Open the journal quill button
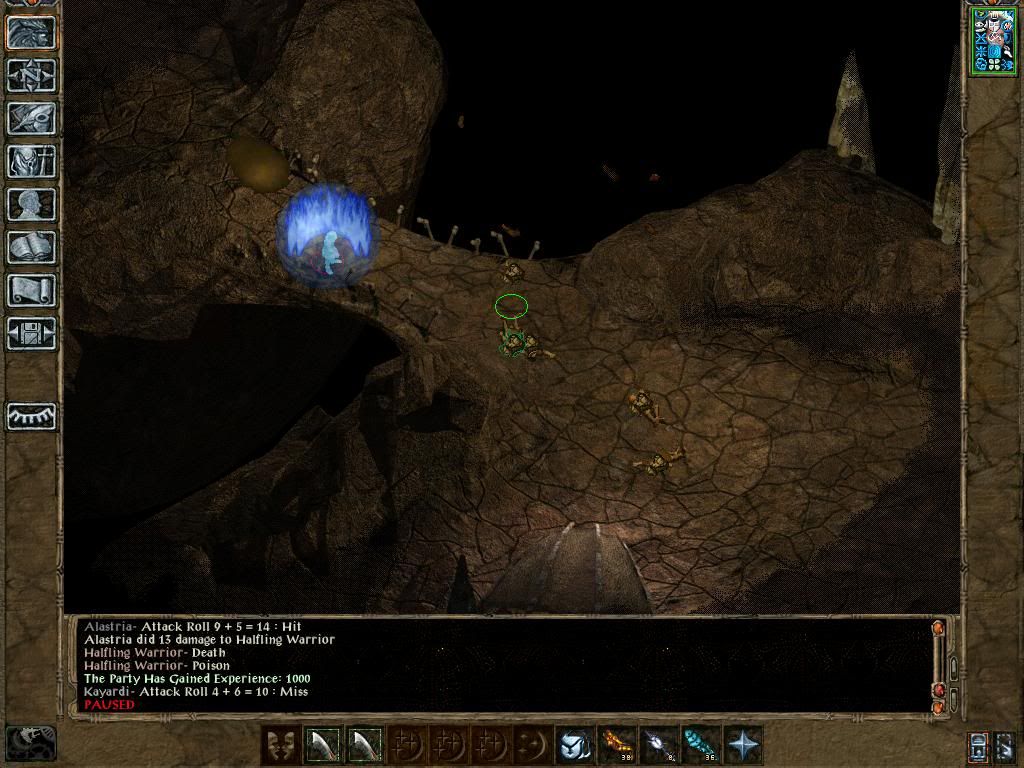Viewport: 1024px width, 768px height. click(31, 118)
